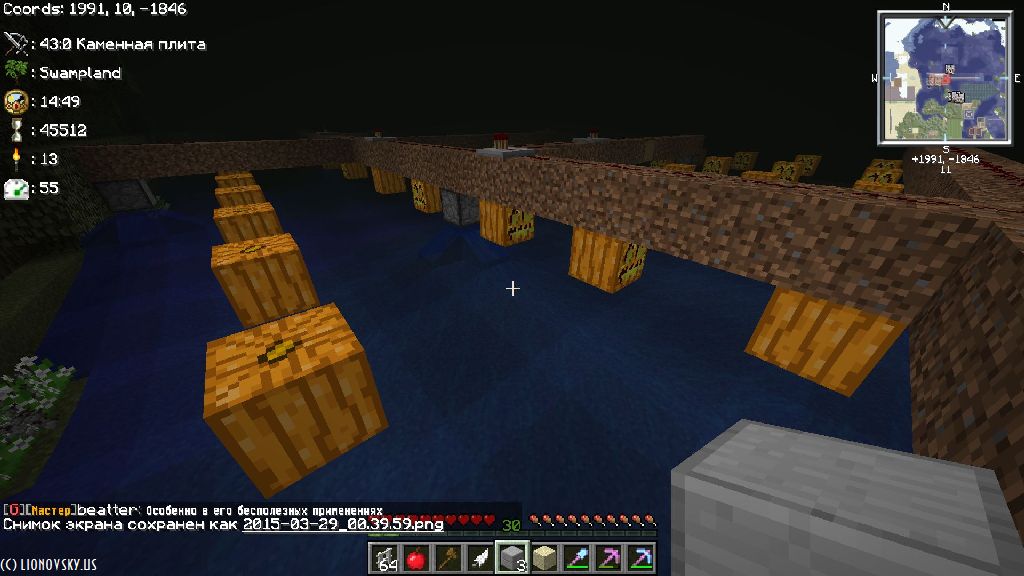Click the red player marker on minimap
The height and width of the screenshot is (576, 1024).
946,77
